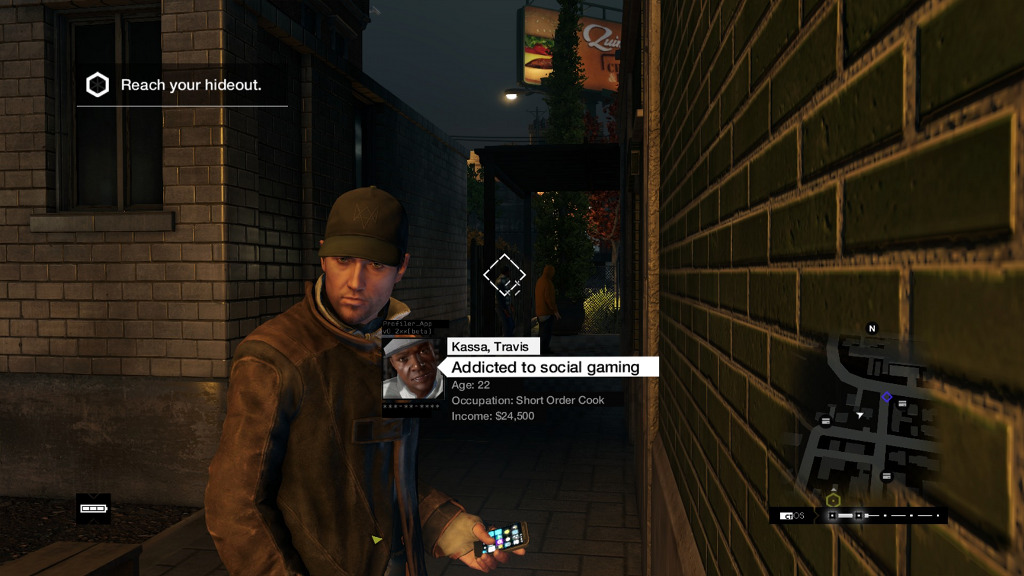Select the yellow hexagon hideout marker
This screenshot has height=576, width=1024.
coord(833,499)
